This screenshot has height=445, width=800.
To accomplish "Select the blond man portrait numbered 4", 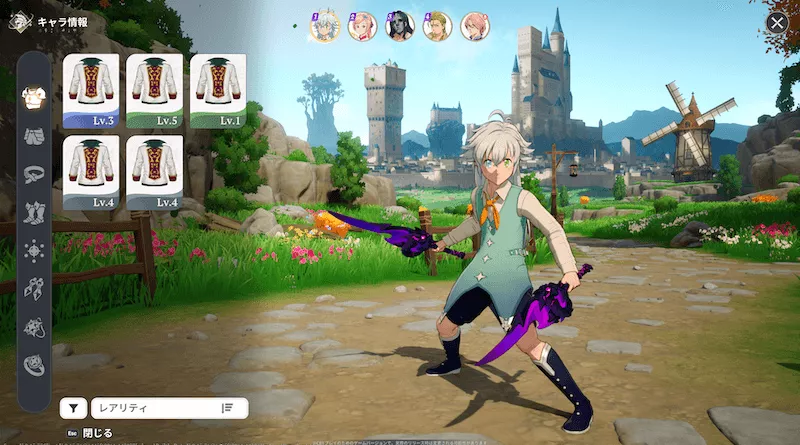I will pyautogui.click(x=437, y=27).
